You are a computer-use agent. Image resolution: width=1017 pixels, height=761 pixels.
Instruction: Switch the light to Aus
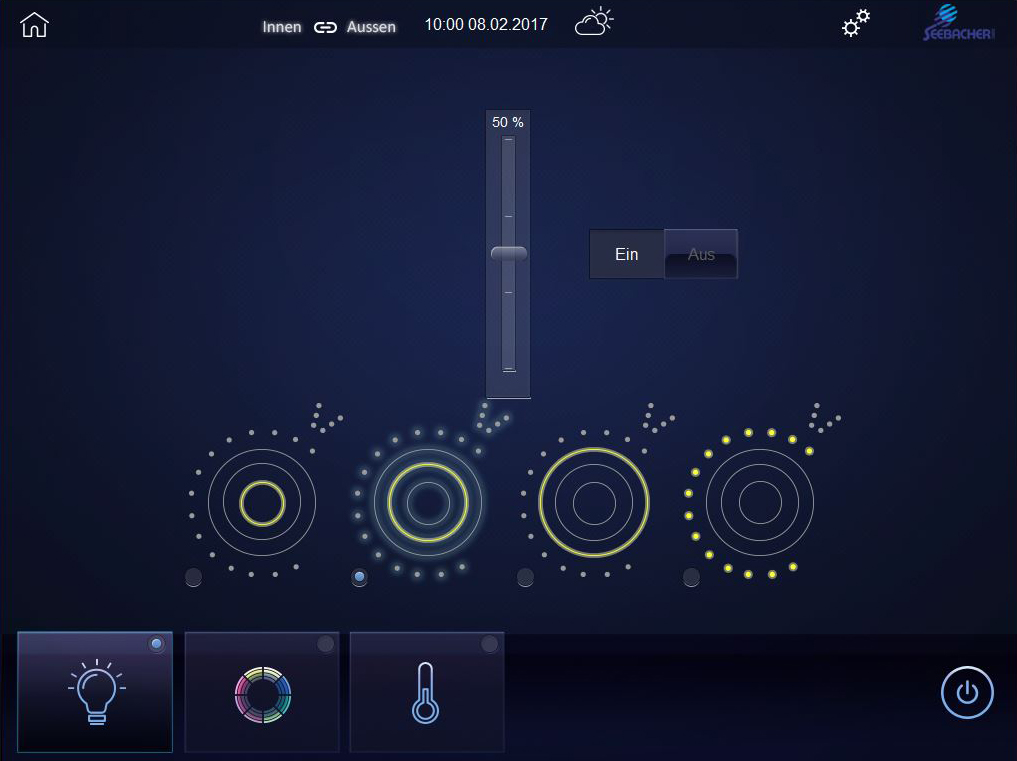point(701,254)
